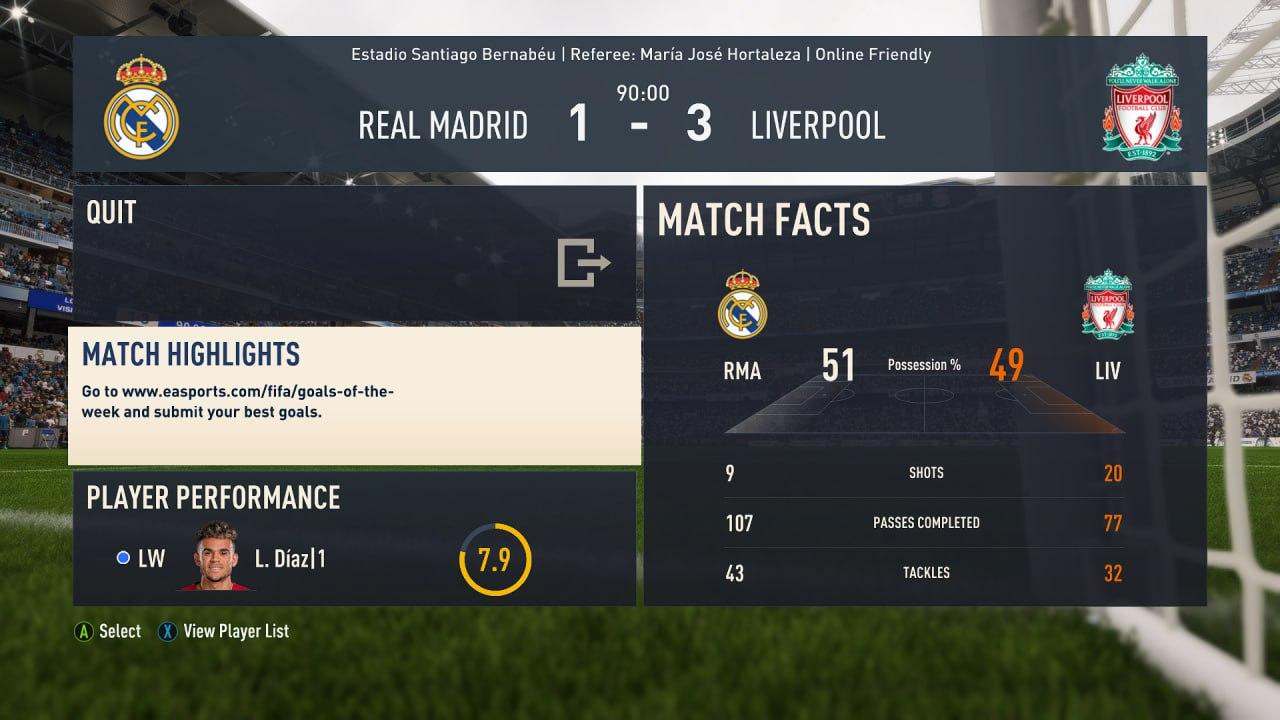
Task: Open the Match Highlights tile
Action: pyautogui.click(x=354, y=396)
